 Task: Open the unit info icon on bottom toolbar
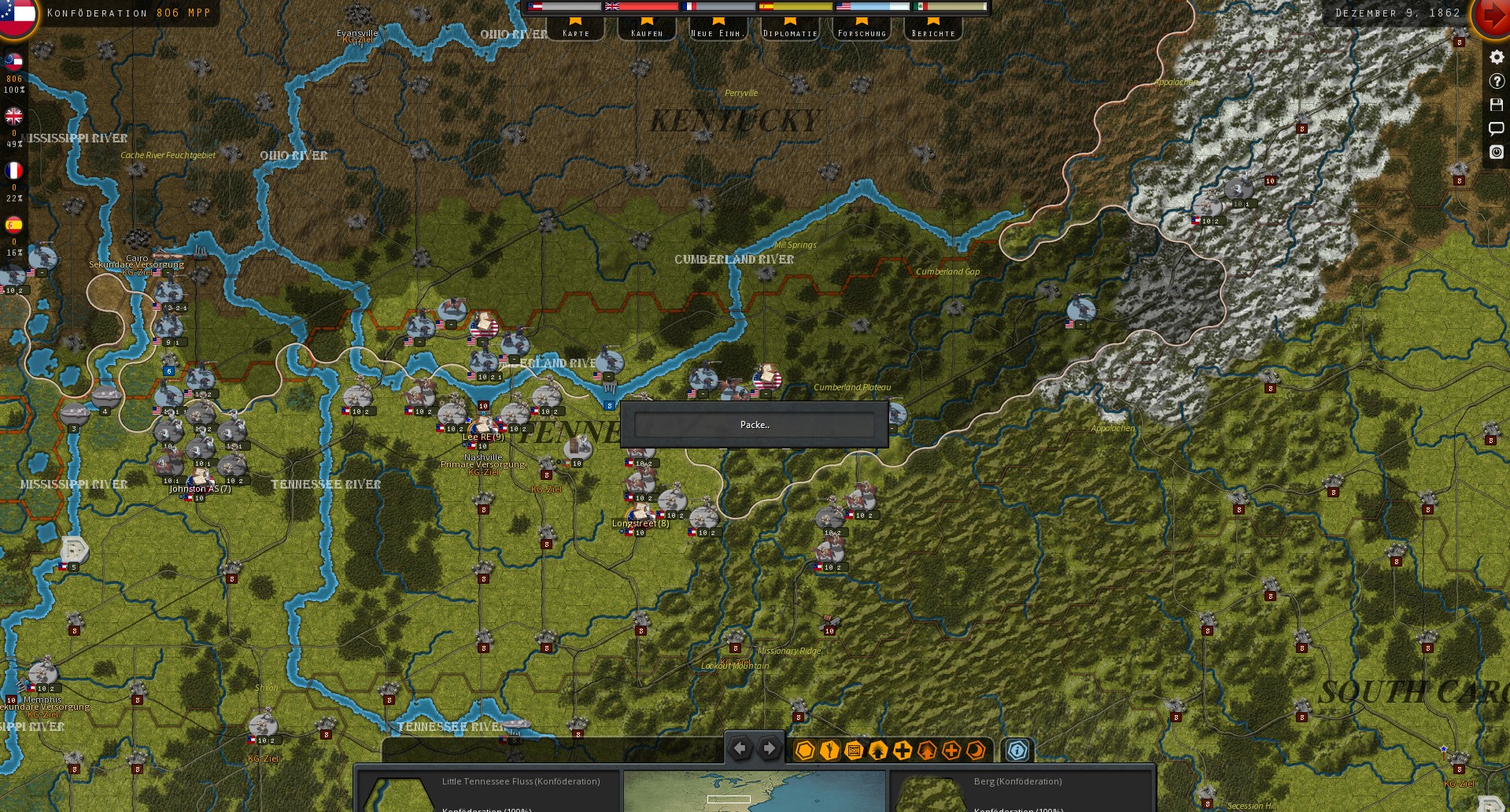coord(1017,751)
